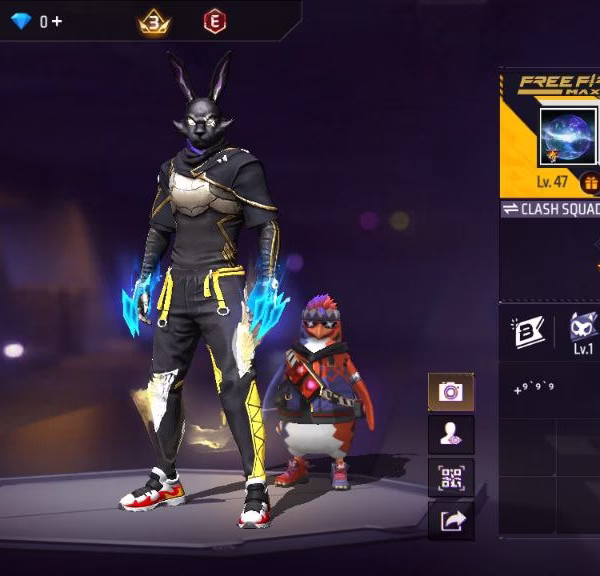The width and height of the screenshot is (600, 576).
Task: Claim the orange gift box icon
Action: pyautogui.click(x=590, y=183)
